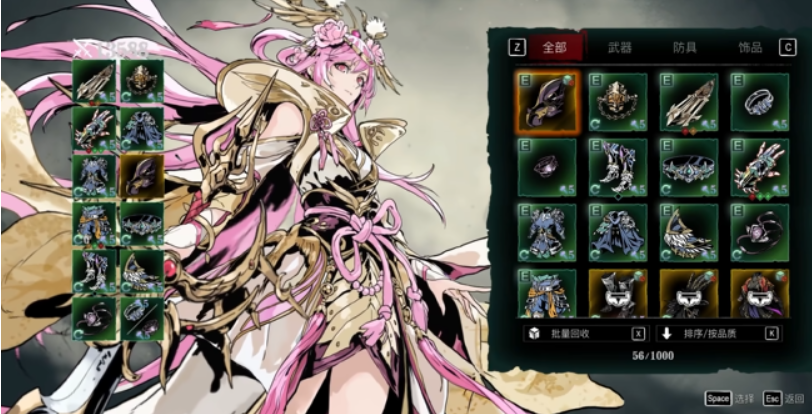Pick the armored boots item in inventory grid
The width and height of the screenshot is (812, 414).
pos(617,166)
